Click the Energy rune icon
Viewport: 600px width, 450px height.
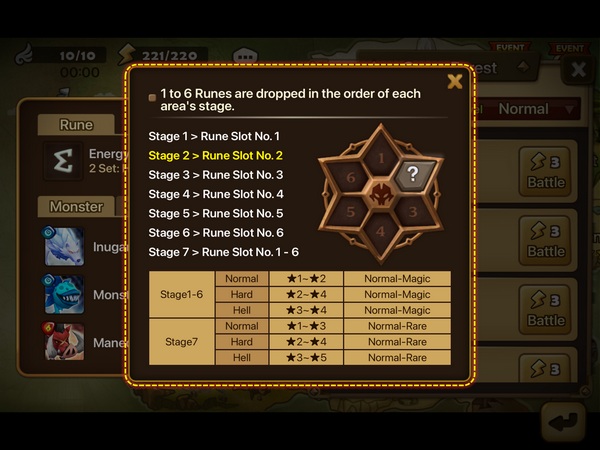63,161
